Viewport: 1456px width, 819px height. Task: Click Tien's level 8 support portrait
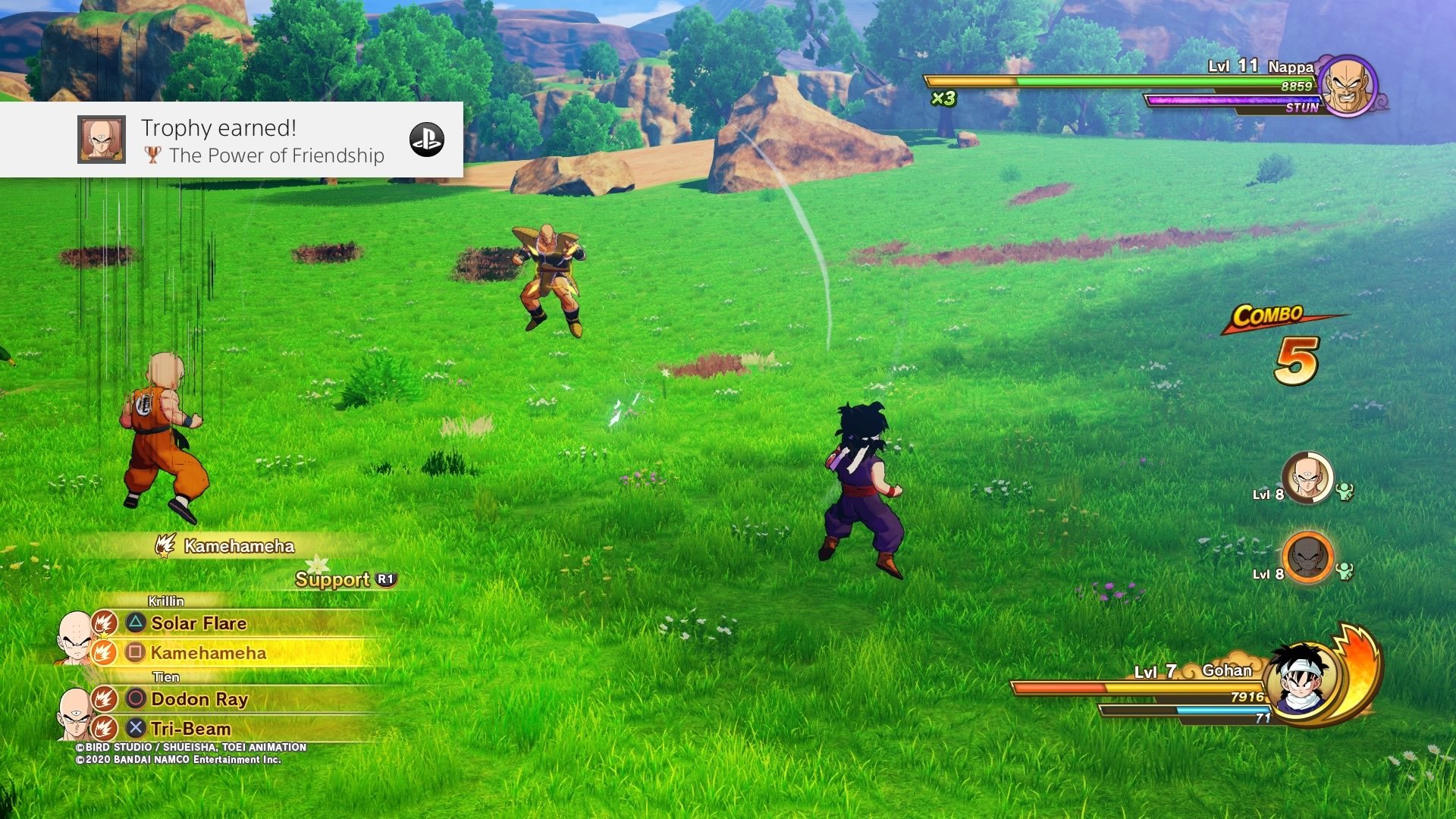1307,479
